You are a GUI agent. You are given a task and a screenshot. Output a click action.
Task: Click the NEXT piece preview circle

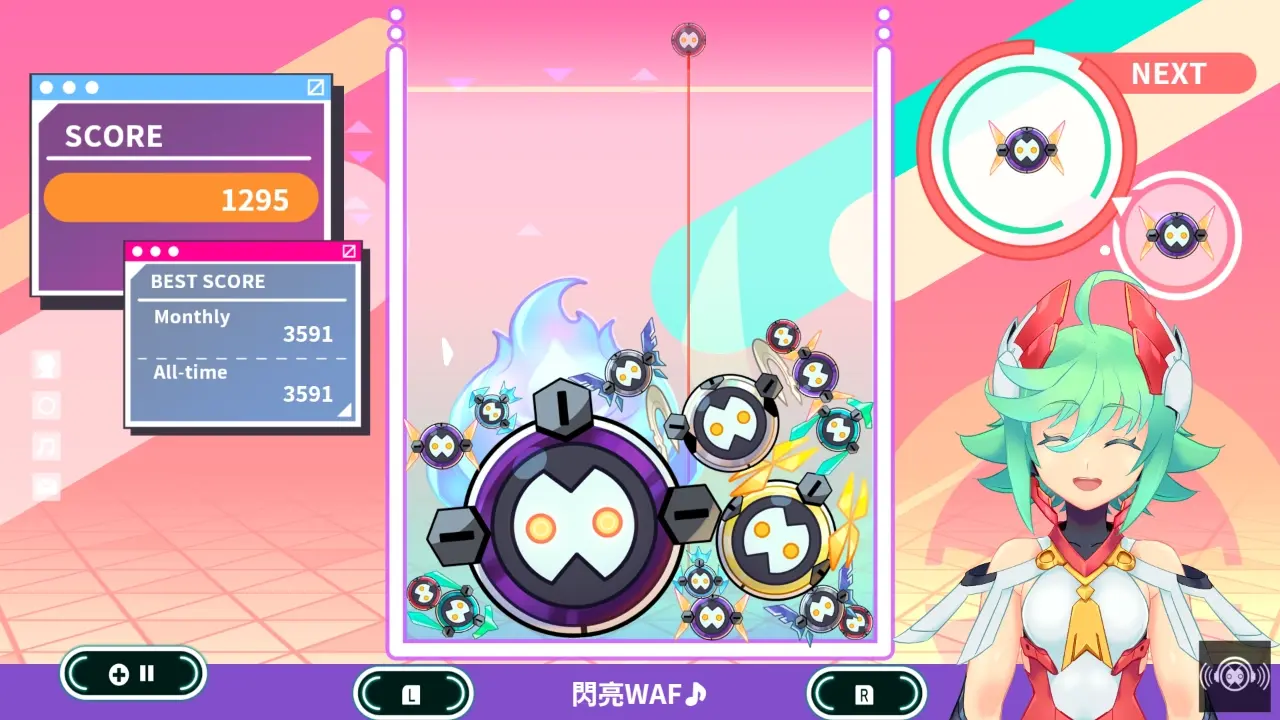pos(1027,148)
